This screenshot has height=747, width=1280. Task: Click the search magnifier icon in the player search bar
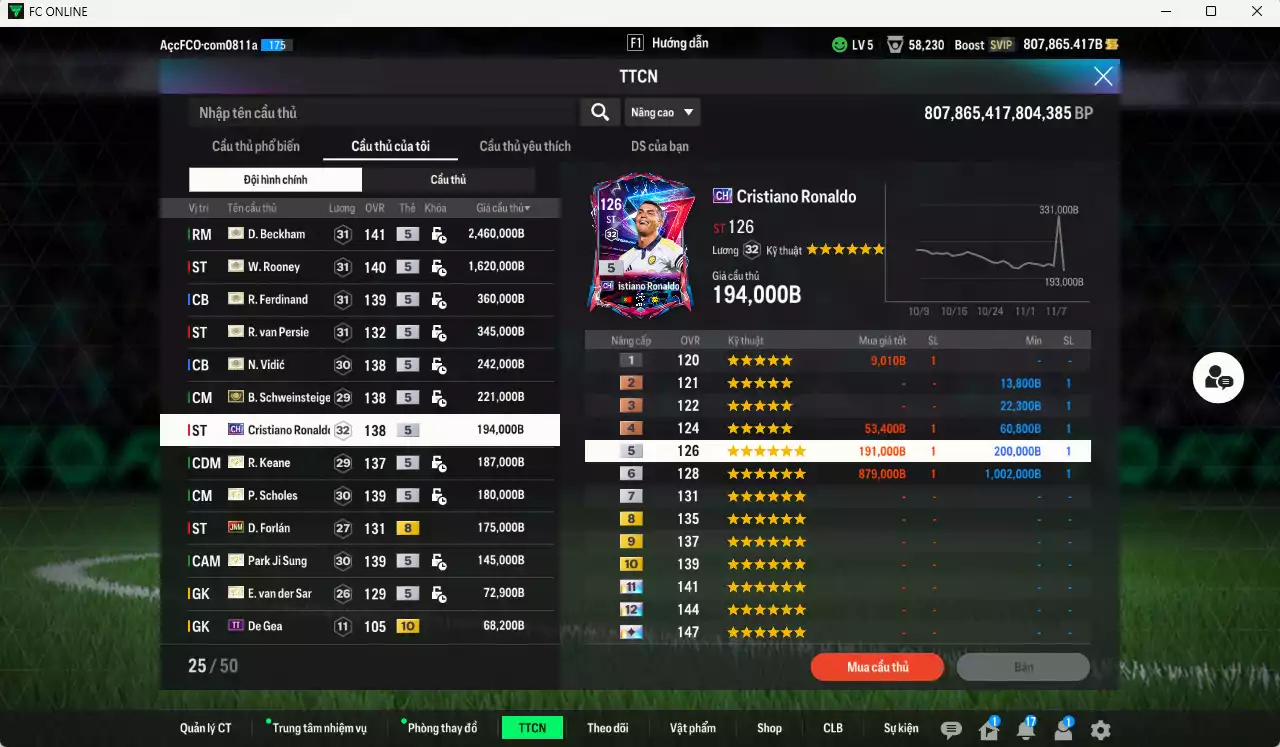click(599, 112)
